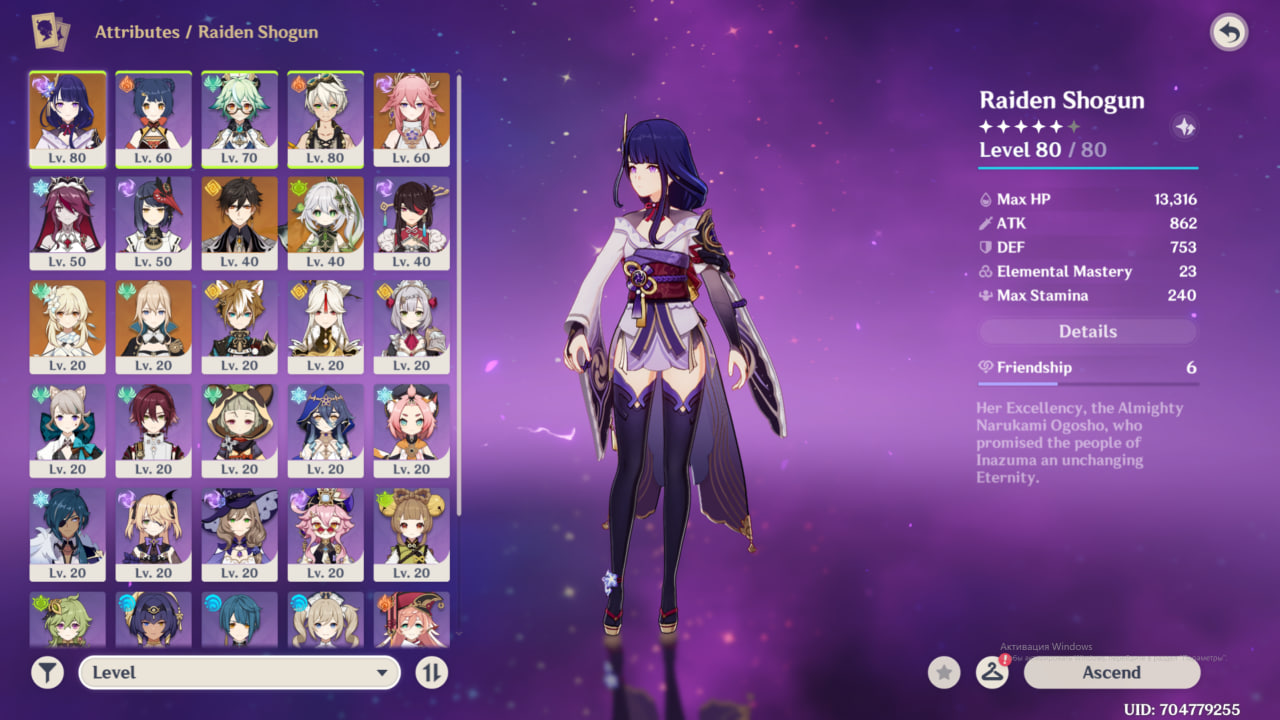Open the Details stats panel

pyautogui.click(x=1087, y=332)
